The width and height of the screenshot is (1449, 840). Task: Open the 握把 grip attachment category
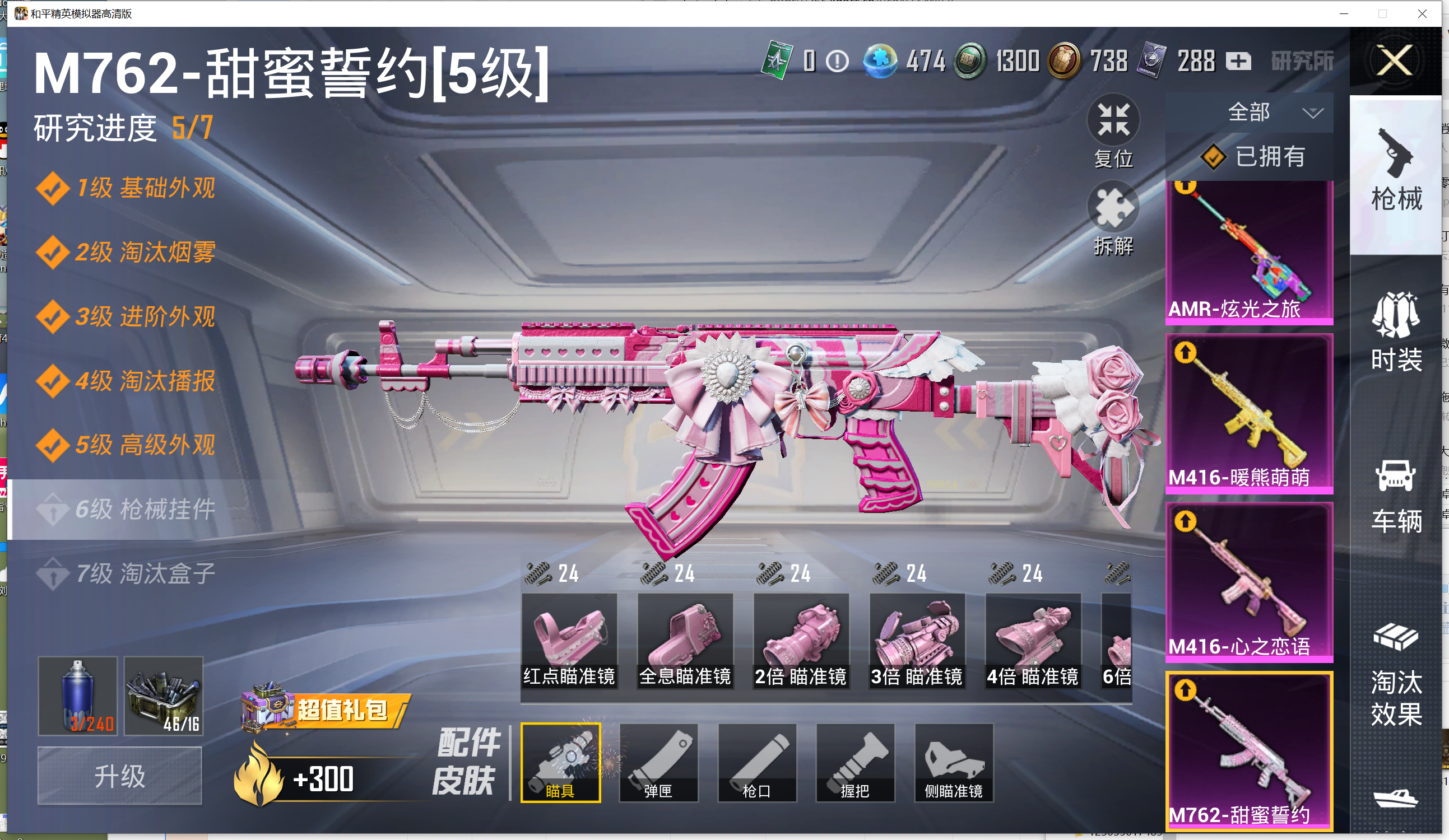tap(855, 762)
